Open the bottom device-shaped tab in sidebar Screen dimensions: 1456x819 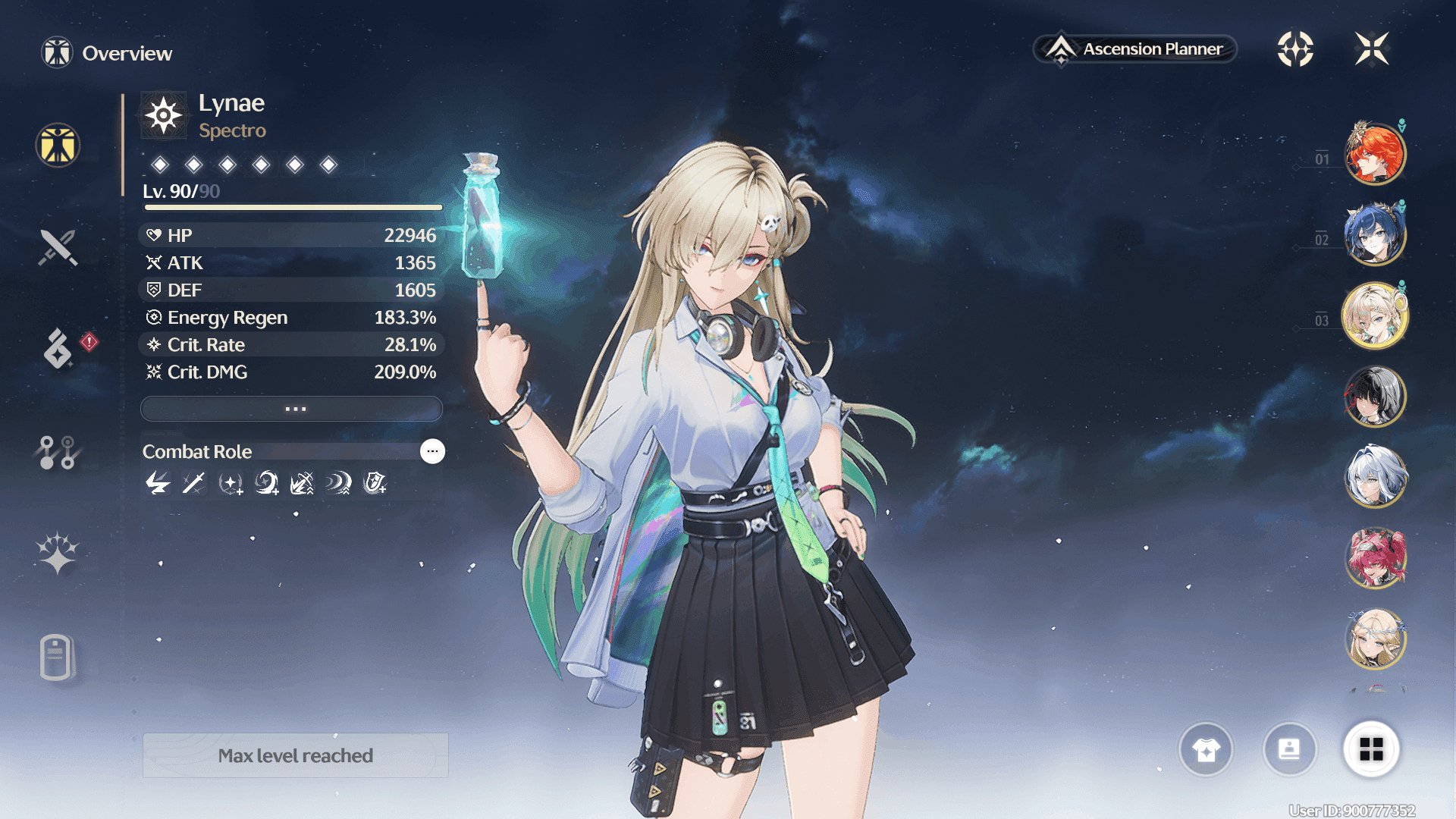pyautogui.click(x=57, y=657)
